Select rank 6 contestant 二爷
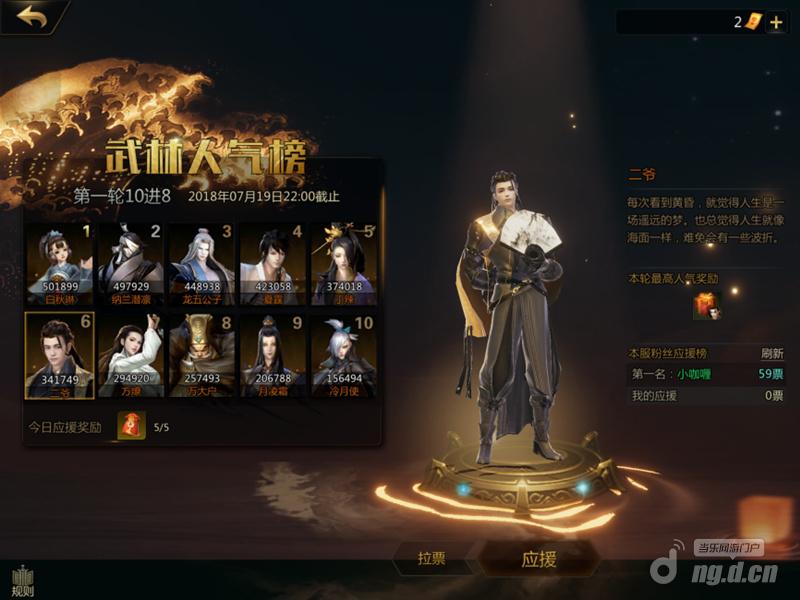This screenshot has width=800, height=600. point(59,354)
